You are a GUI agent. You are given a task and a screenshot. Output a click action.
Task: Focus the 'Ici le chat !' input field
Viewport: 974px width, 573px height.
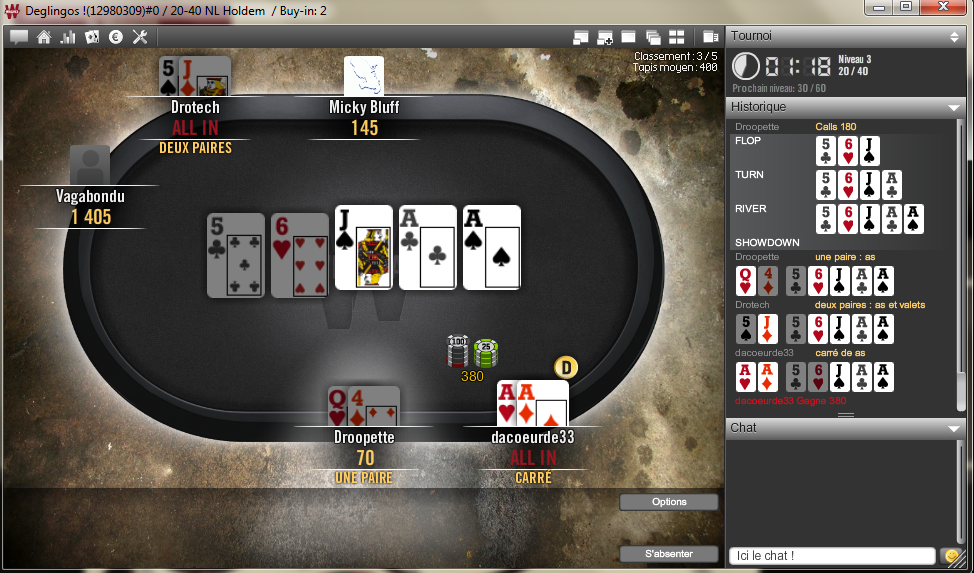832,555
